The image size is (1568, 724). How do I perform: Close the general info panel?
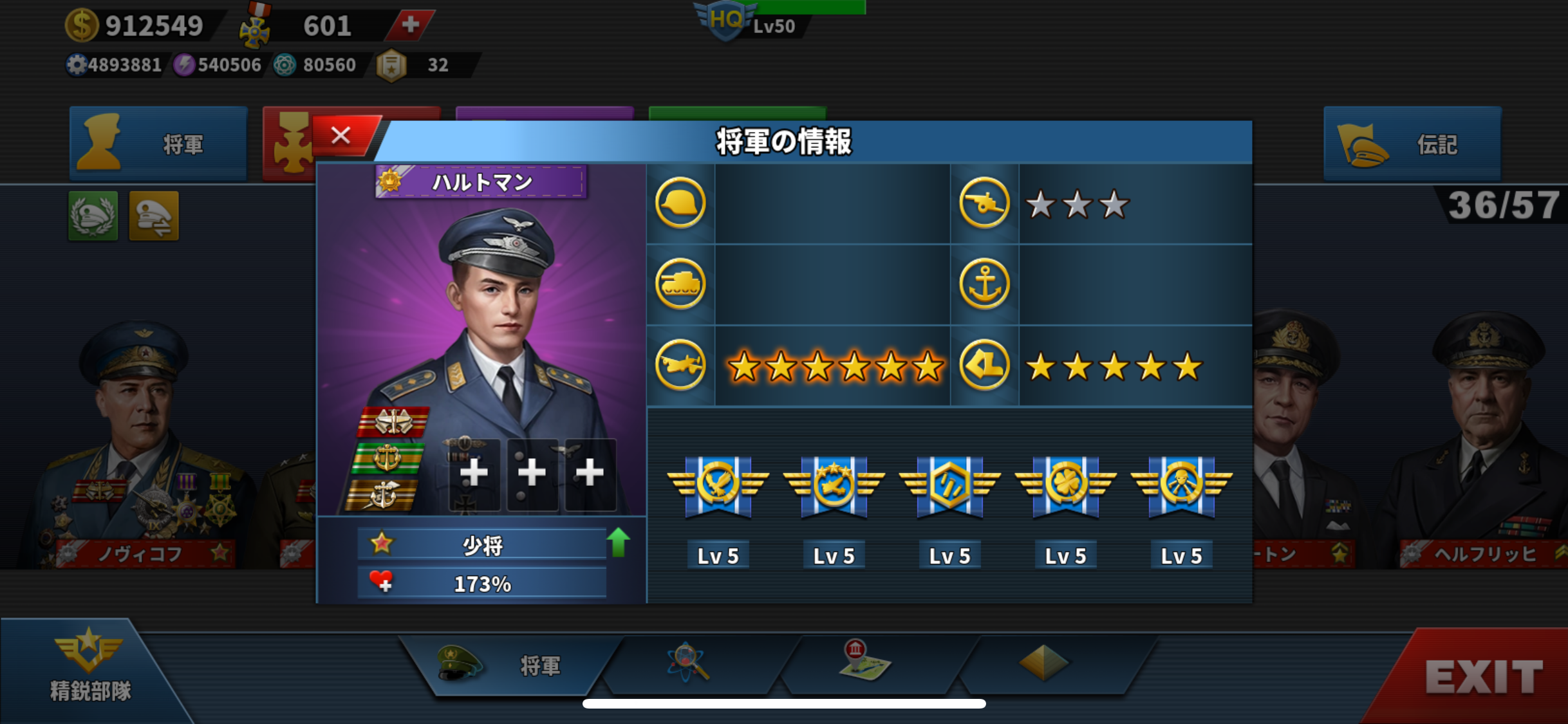tap(341, 136)
